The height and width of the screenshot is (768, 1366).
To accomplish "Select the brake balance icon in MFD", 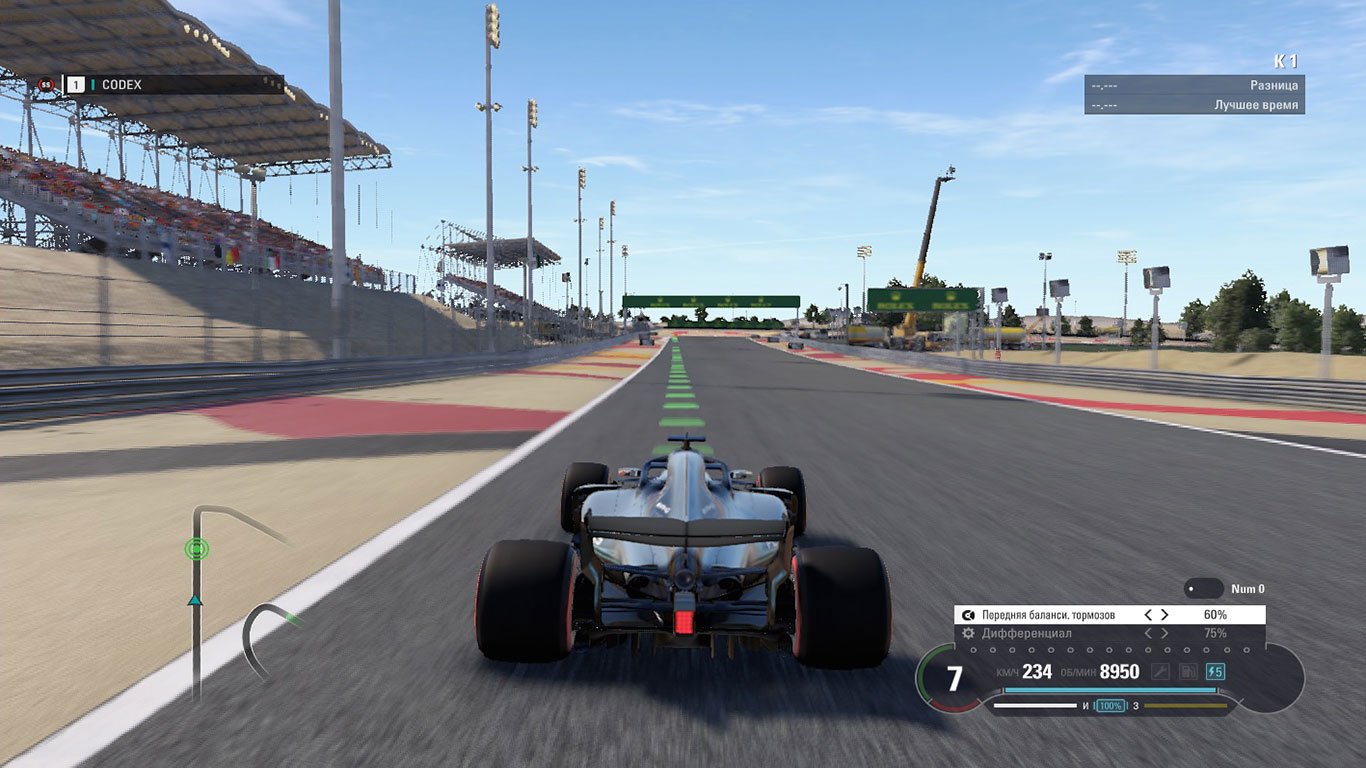I will [x=966, y=614].
